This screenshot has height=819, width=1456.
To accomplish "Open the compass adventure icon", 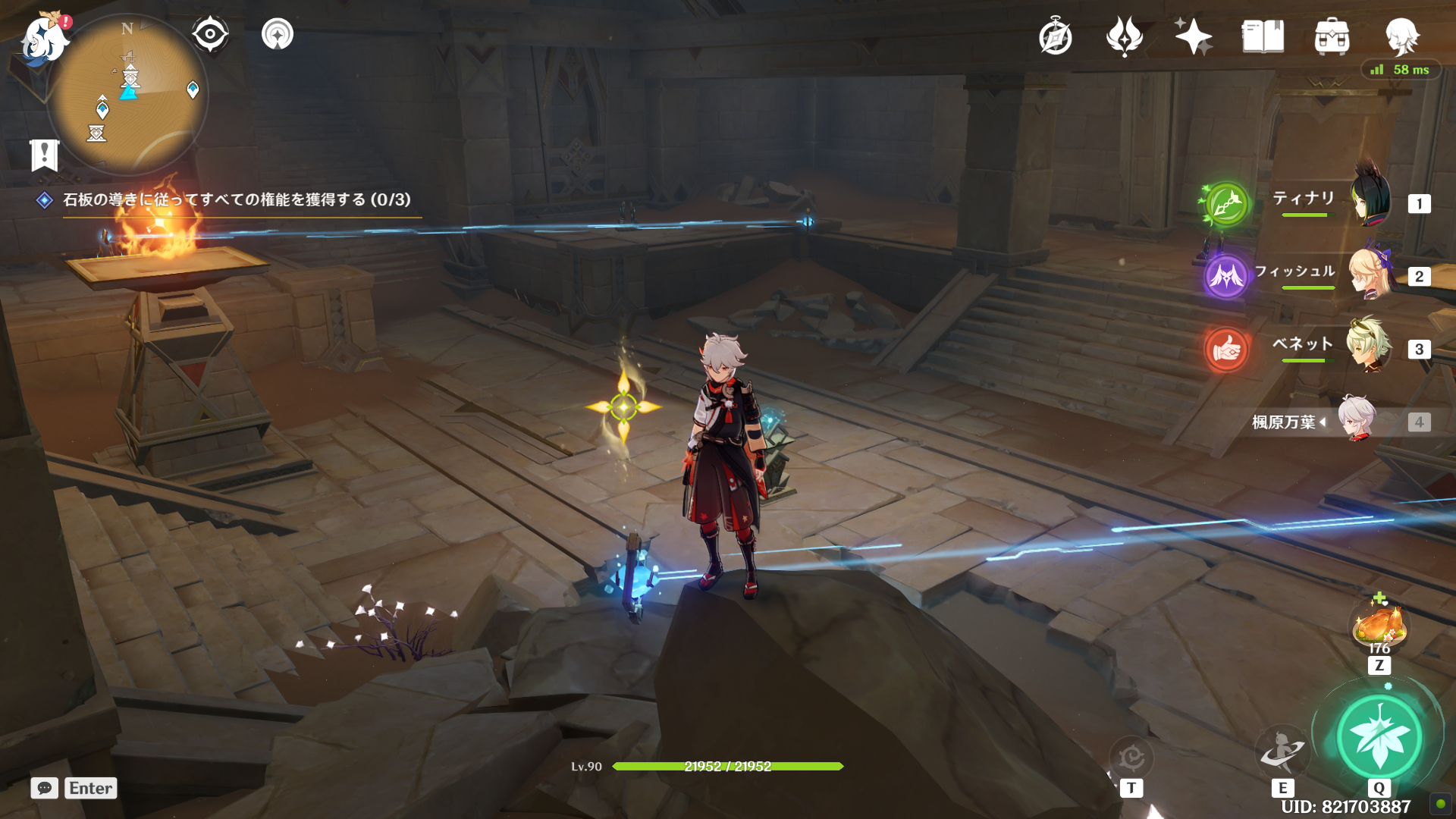I will [1055, 37].
